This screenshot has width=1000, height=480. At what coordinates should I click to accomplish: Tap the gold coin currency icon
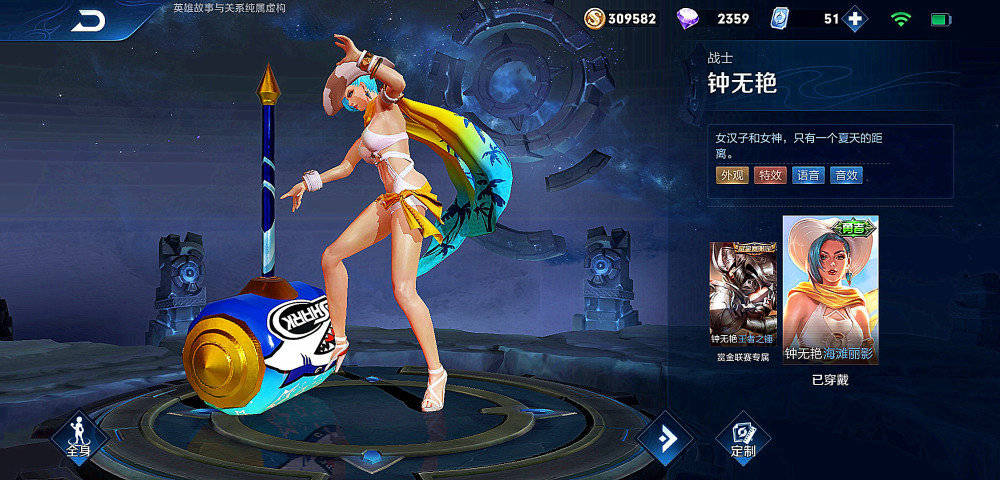(x=594, y=19)
